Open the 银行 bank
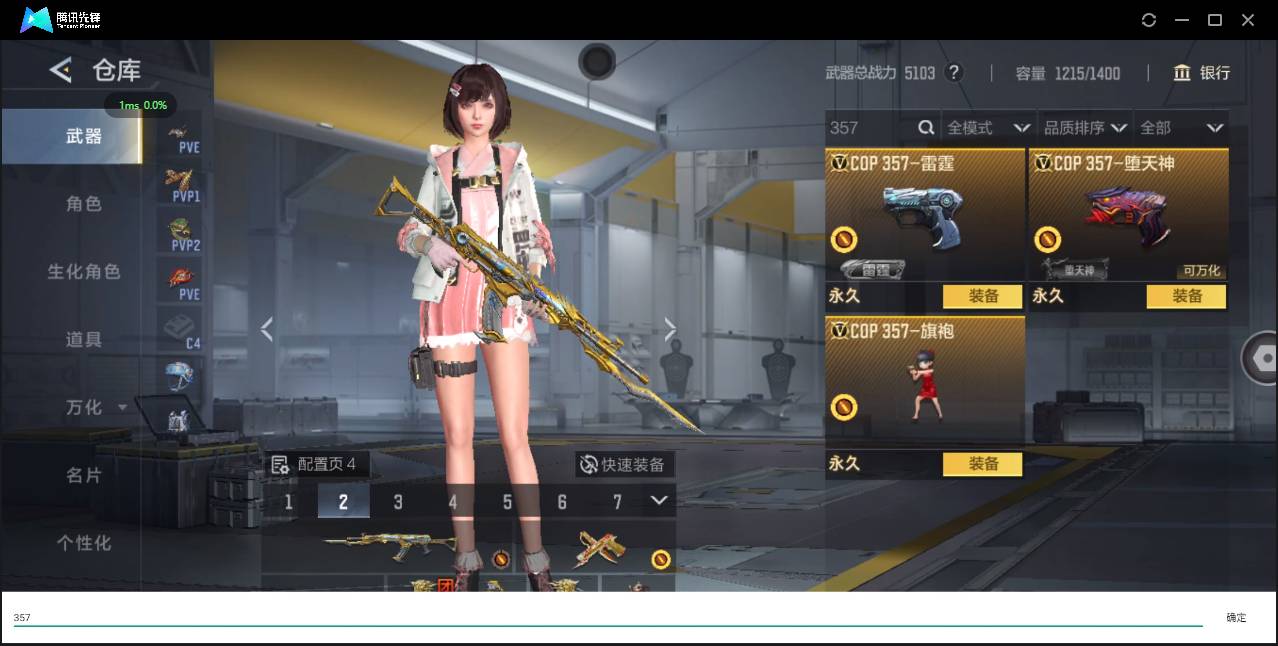 coord(1202,73)
